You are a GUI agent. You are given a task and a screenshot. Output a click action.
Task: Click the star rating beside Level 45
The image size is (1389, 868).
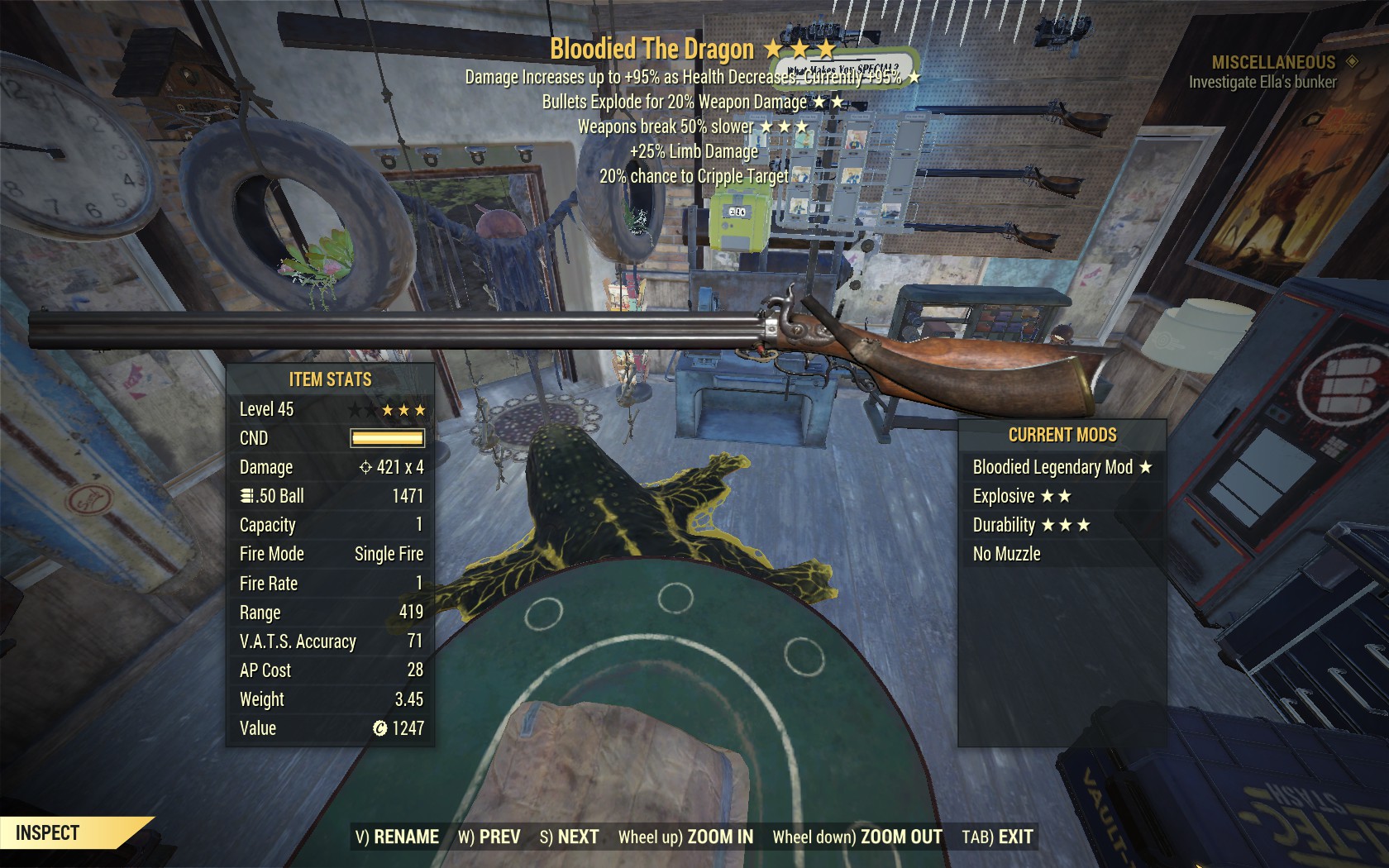click(389, 408)
